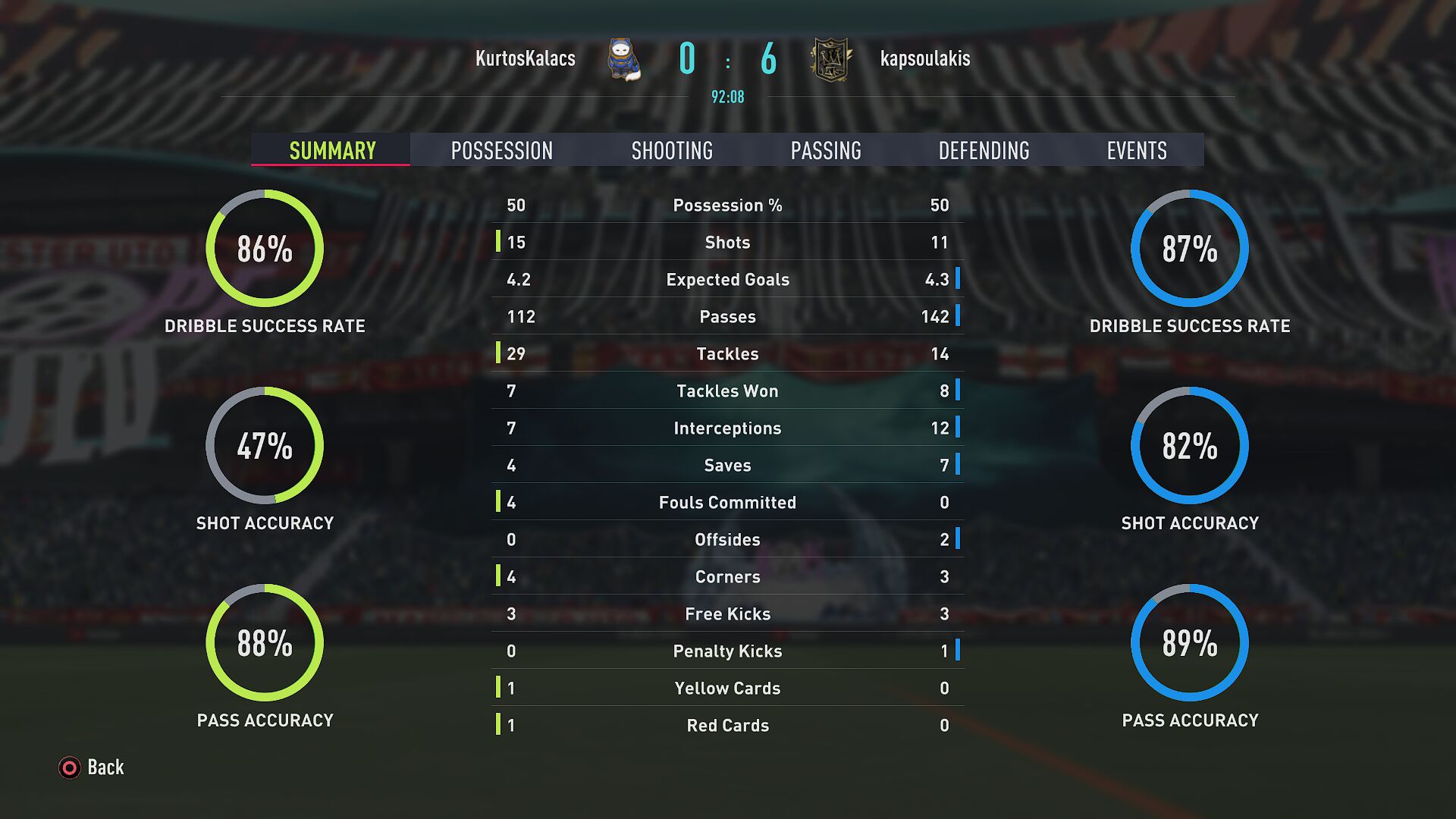Switch to the Possession tab
This screenshot has width=1456, height=819.
click(x=501, y=150)
